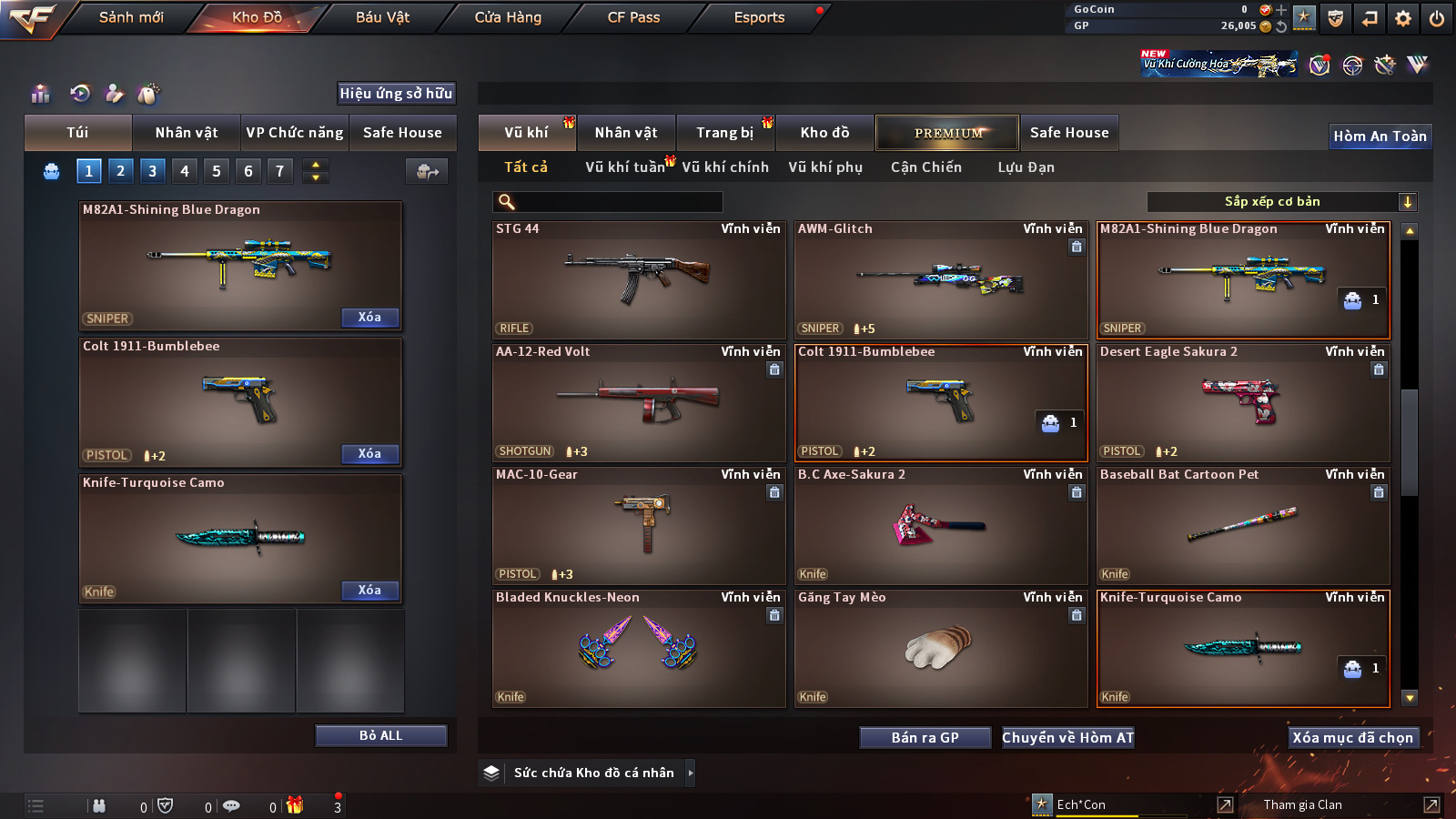Show the Cận Chiến melee category
Image resolution: width=1456 pixels, height=819 pixels.
click(925, 167)
